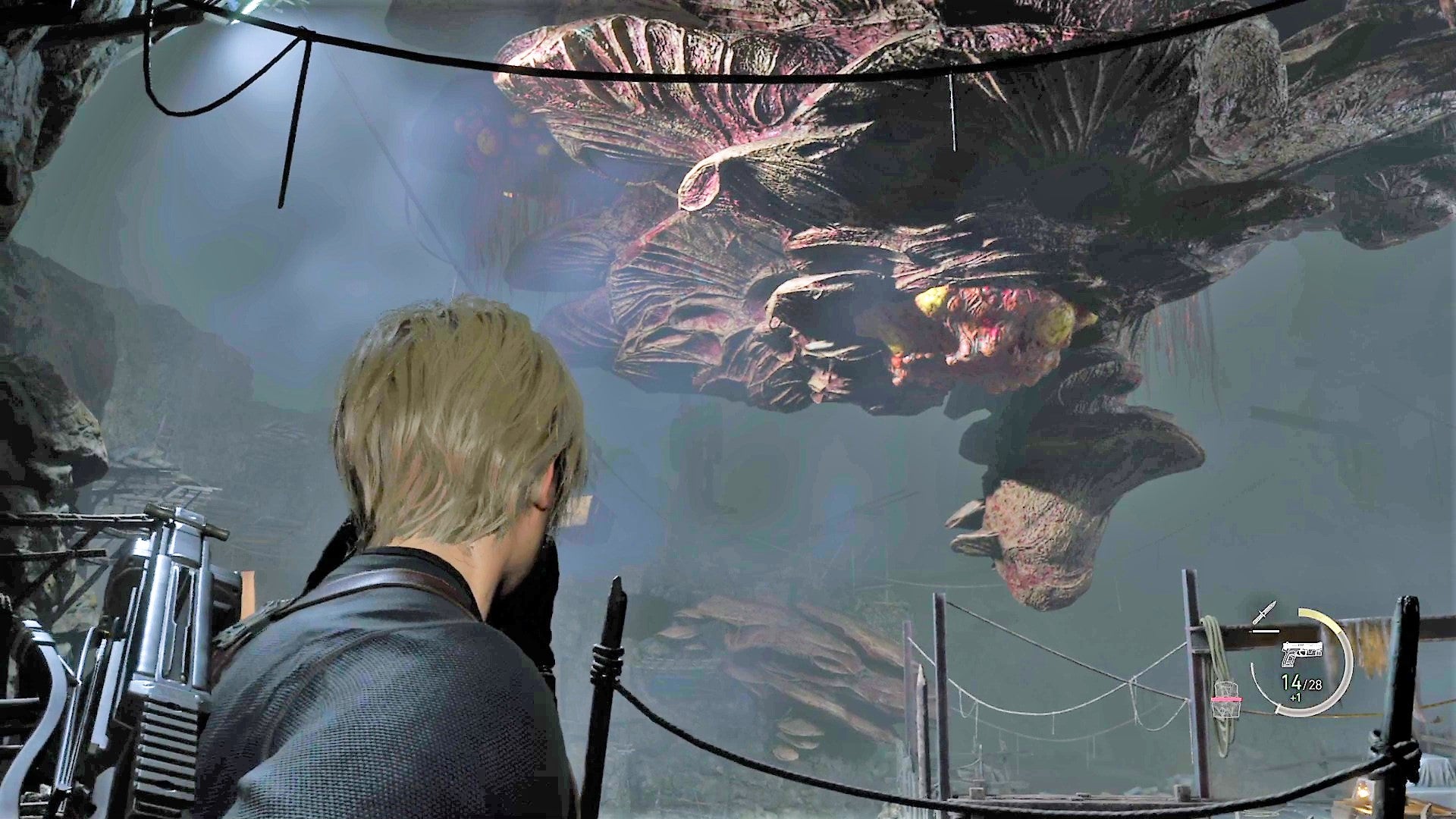Click the ammo counter showing 14/28
Image resolution: width=1456 pixels, height=819 pixels.
pos(1301,682)
